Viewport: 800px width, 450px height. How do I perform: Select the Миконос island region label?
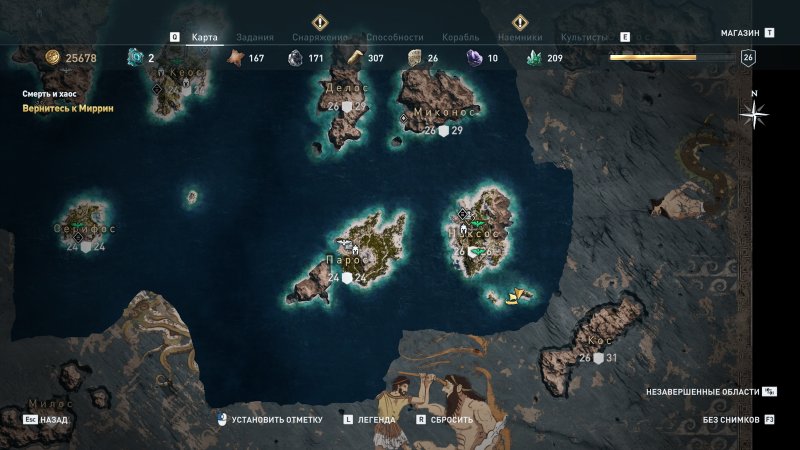[445, 112]
